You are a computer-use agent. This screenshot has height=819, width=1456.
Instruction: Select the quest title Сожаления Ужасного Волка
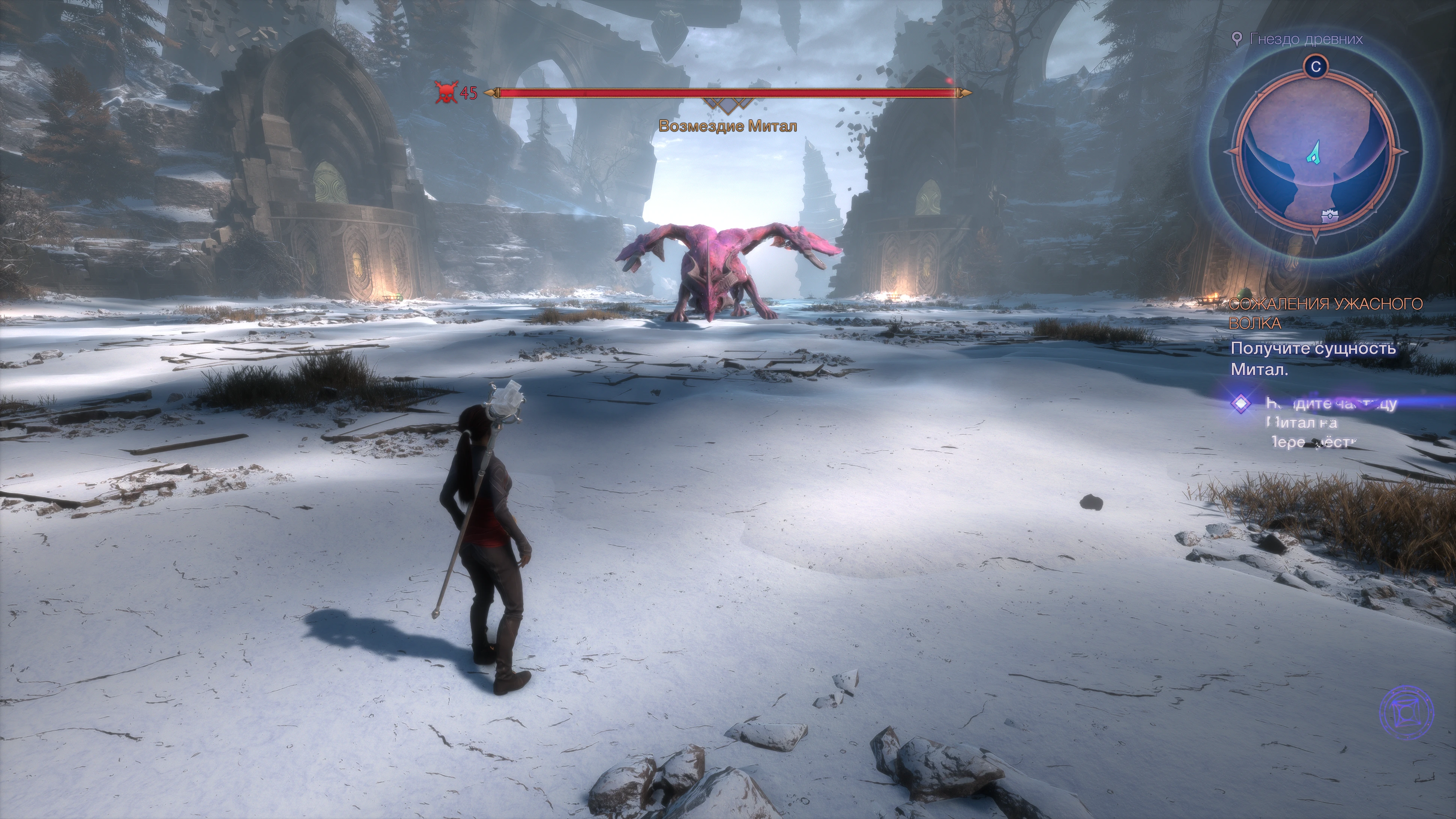pos(1325,313)
